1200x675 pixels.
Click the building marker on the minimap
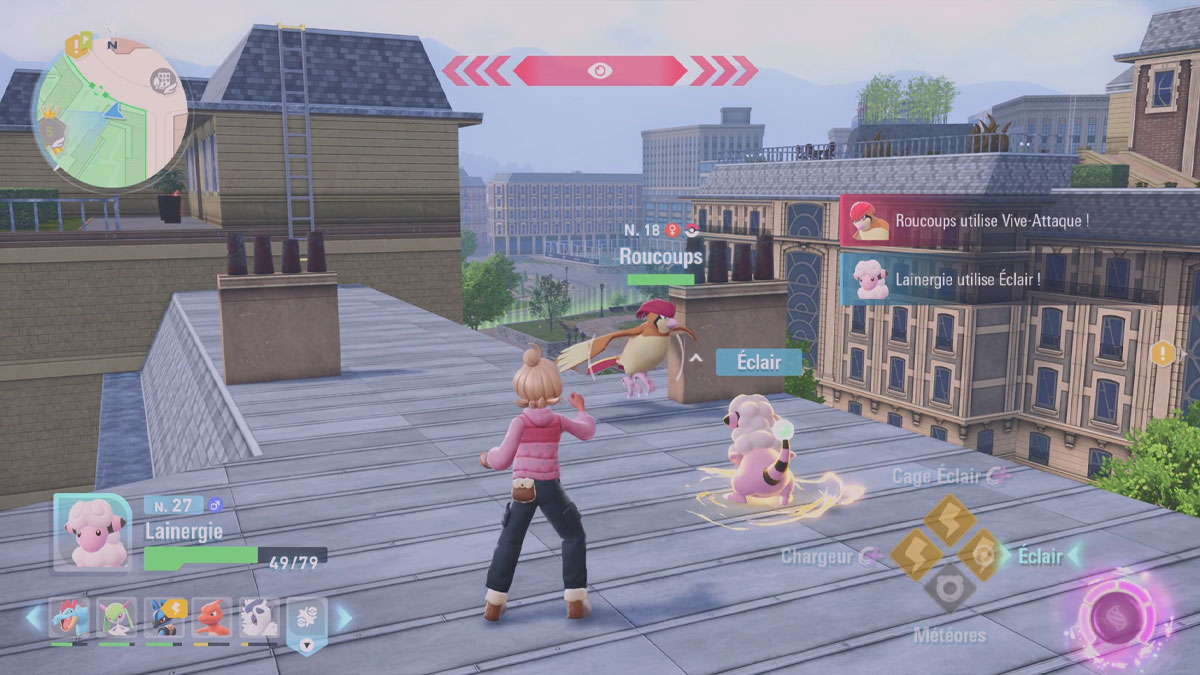pyautogui.click(x=163, y=81)
